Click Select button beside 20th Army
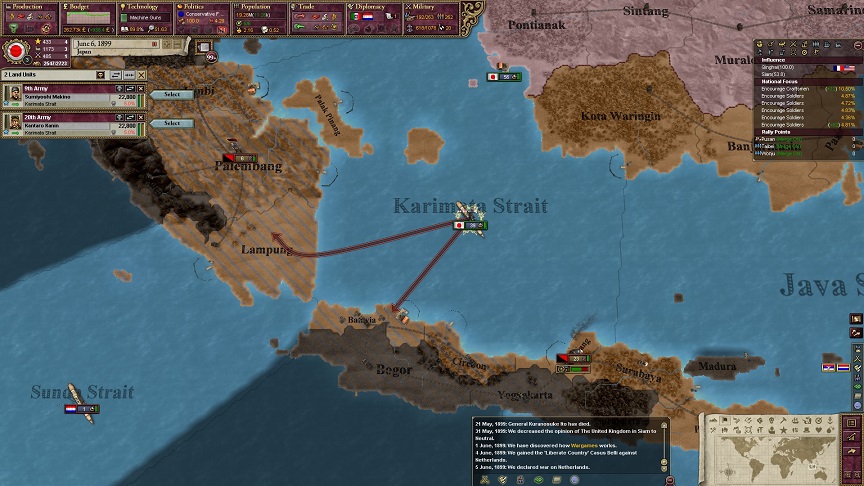This screenshot has width=864, height=486. click(x=172, y=123)
